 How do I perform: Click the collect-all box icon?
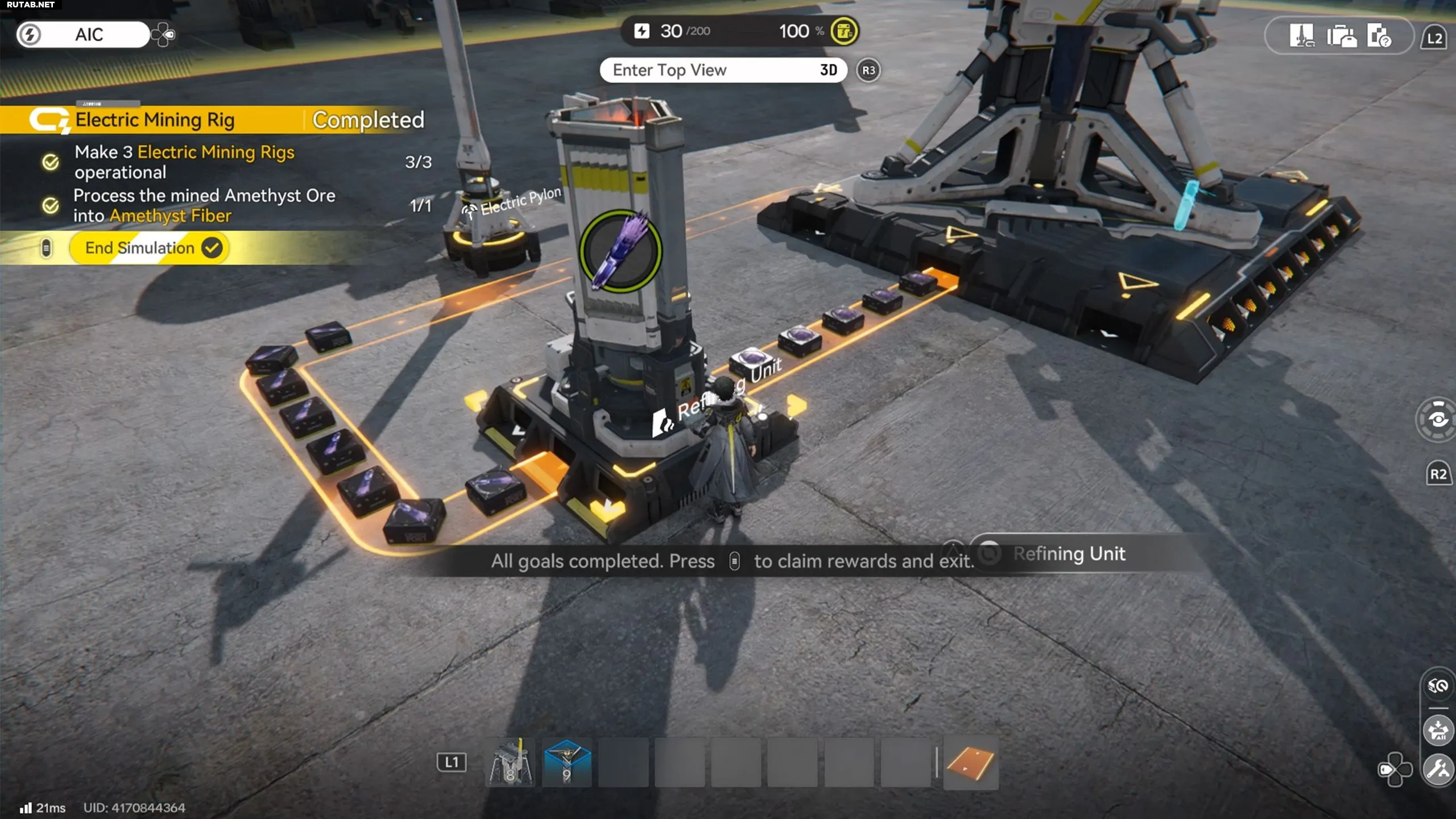[1438, 730]
